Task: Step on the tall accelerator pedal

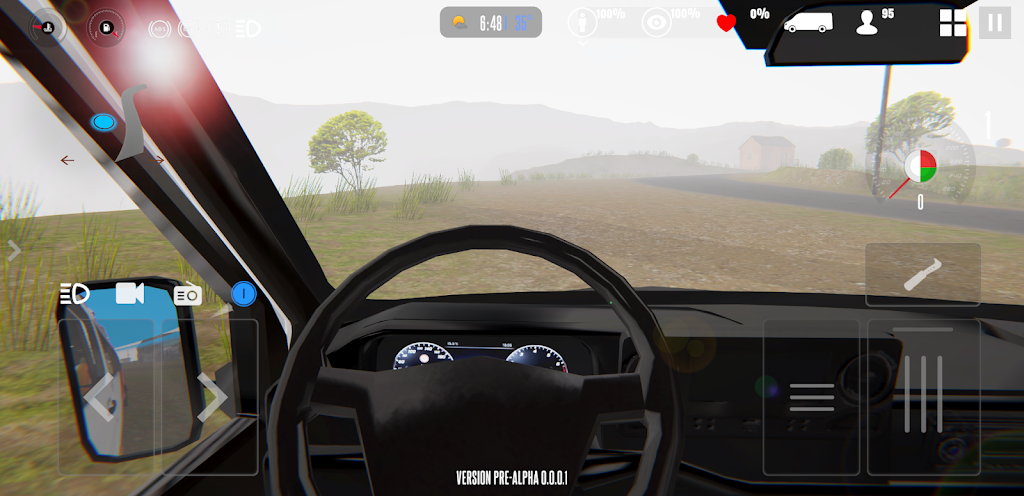Action: pyautogui.click(x=923, y=397)
